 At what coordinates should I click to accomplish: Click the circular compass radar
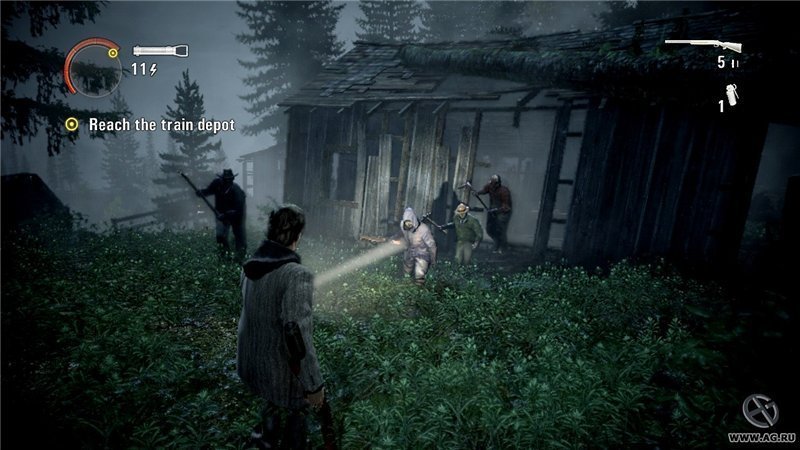click(x=90, y=65)
